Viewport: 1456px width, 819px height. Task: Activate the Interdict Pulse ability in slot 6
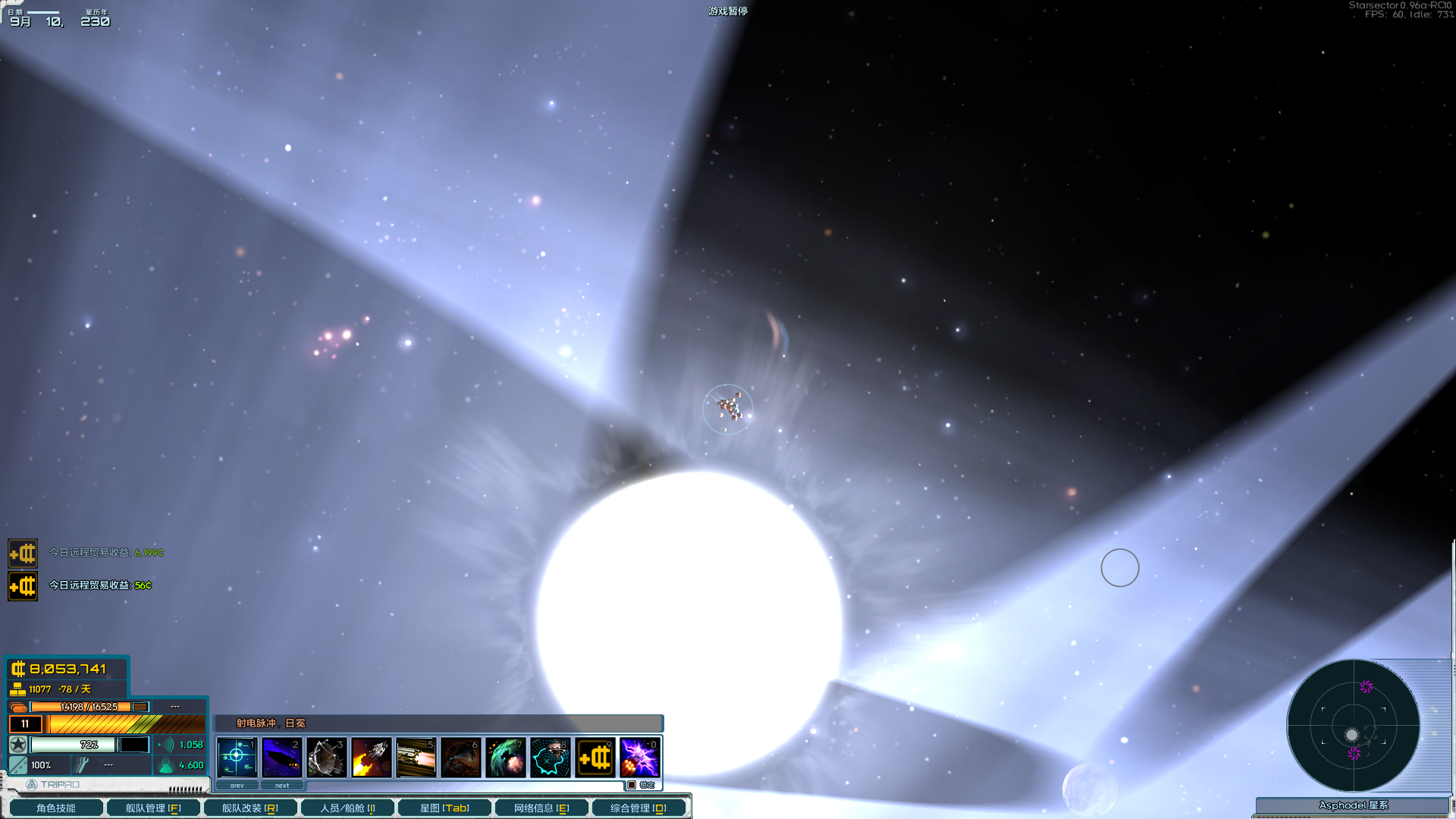[460, 757]
